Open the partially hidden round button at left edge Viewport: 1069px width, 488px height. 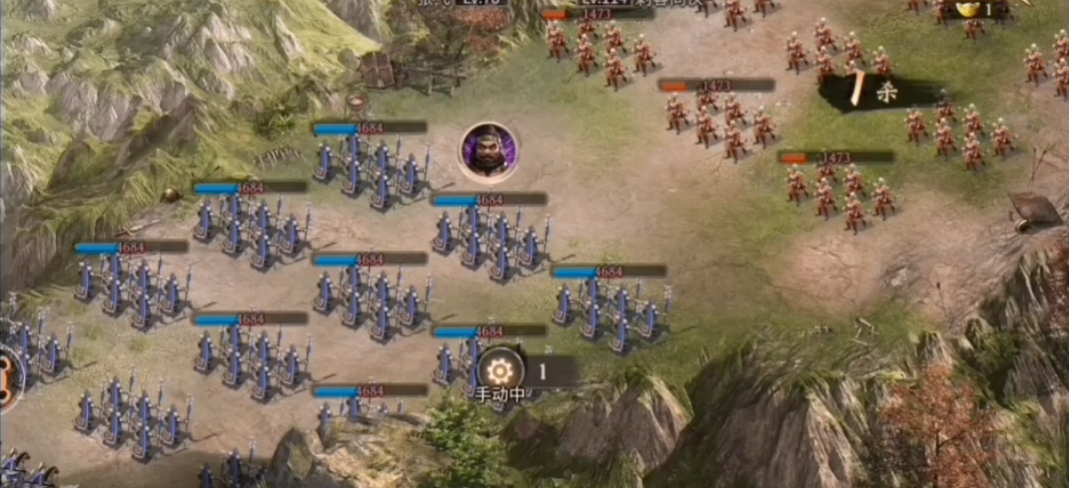coord(8,377)
